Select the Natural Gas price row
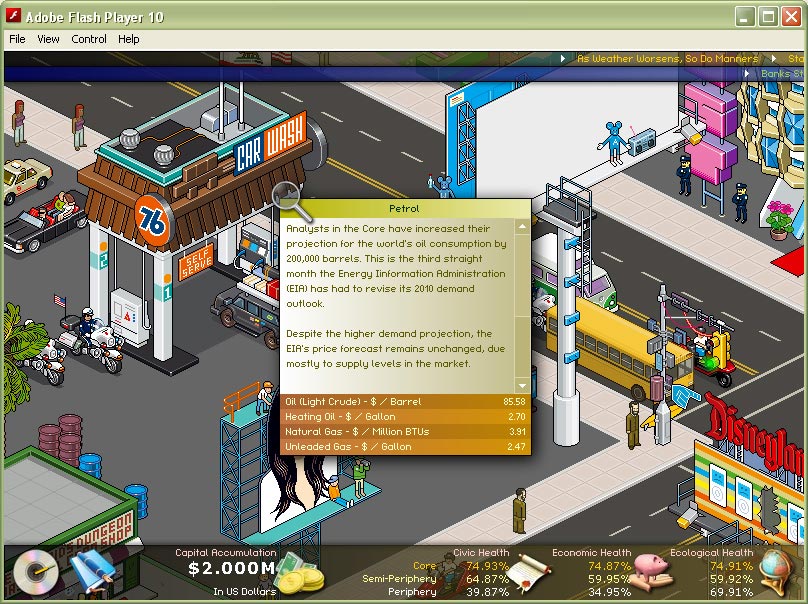This screenshot has height=604, width=808. 405,432
